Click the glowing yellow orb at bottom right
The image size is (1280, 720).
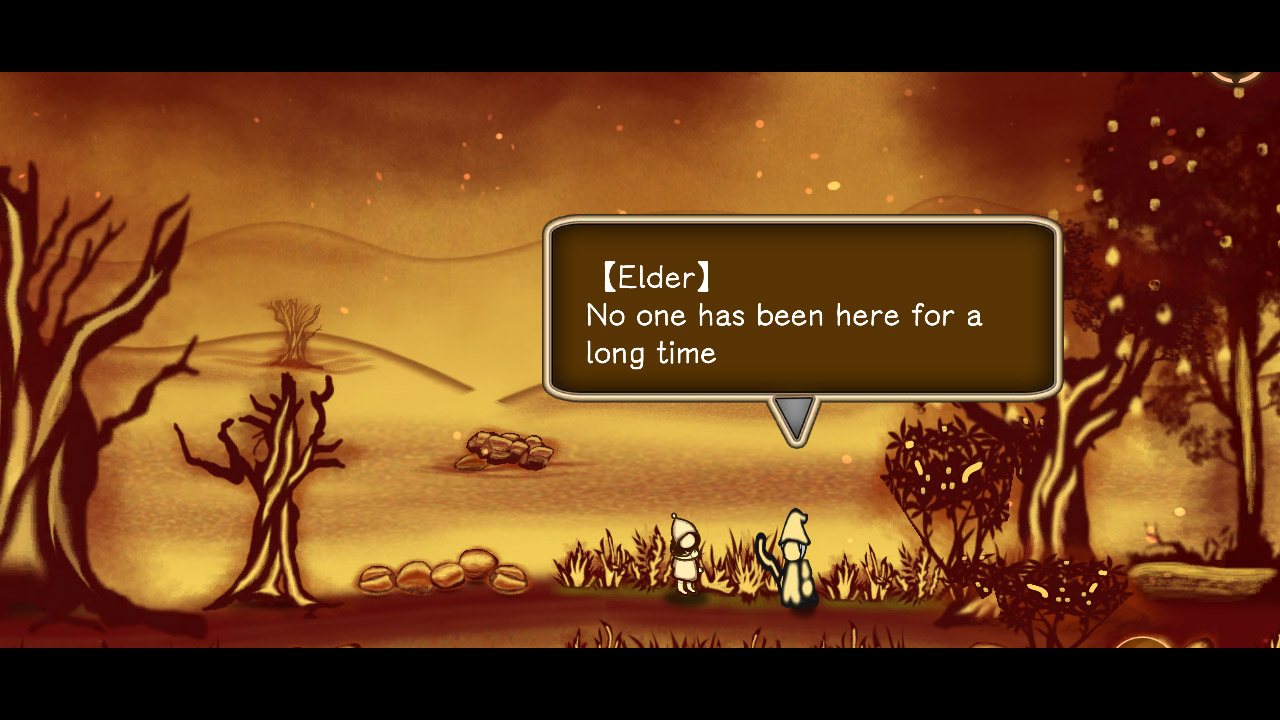coord(1143,648)
